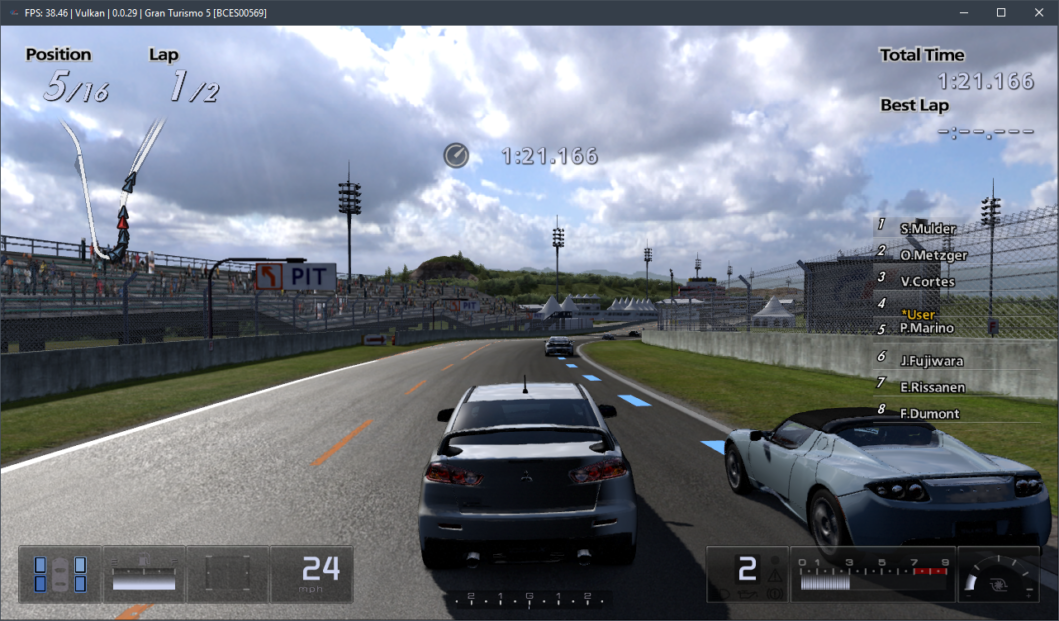Image resolution: width=1059 pixels, height=621 pixels.
Task: Close the emulator window
Action: [1039, 12]
